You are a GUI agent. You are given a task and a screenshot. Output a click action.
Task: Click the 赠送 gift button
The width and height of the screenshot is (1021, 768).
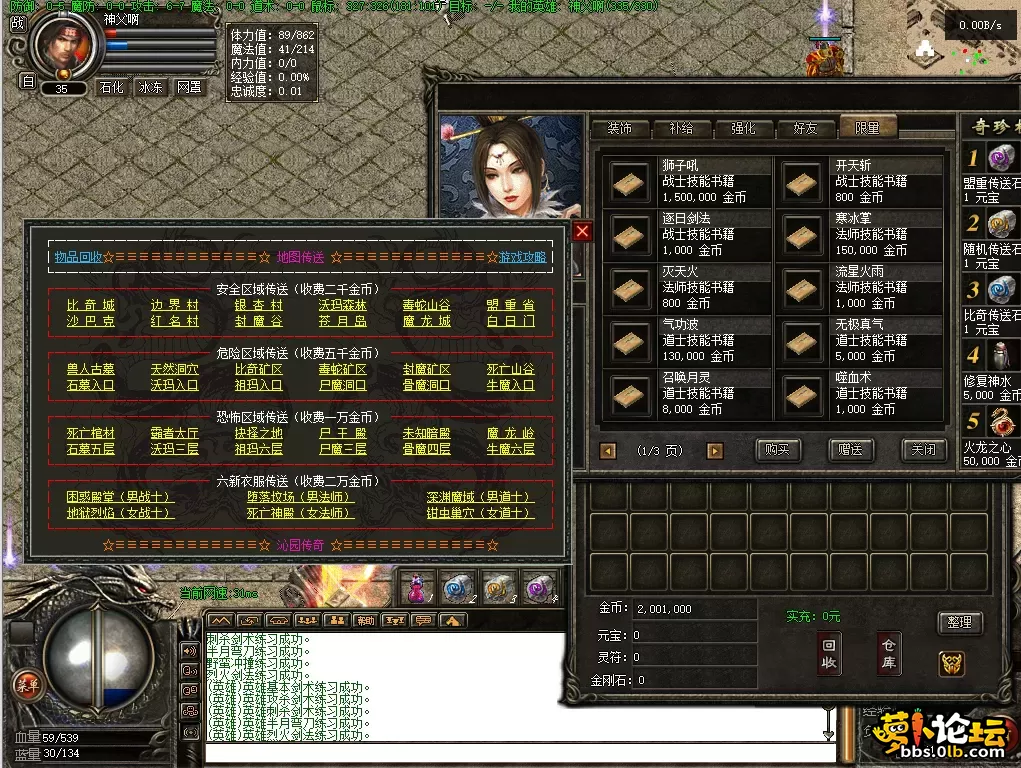tap(851, 450)
